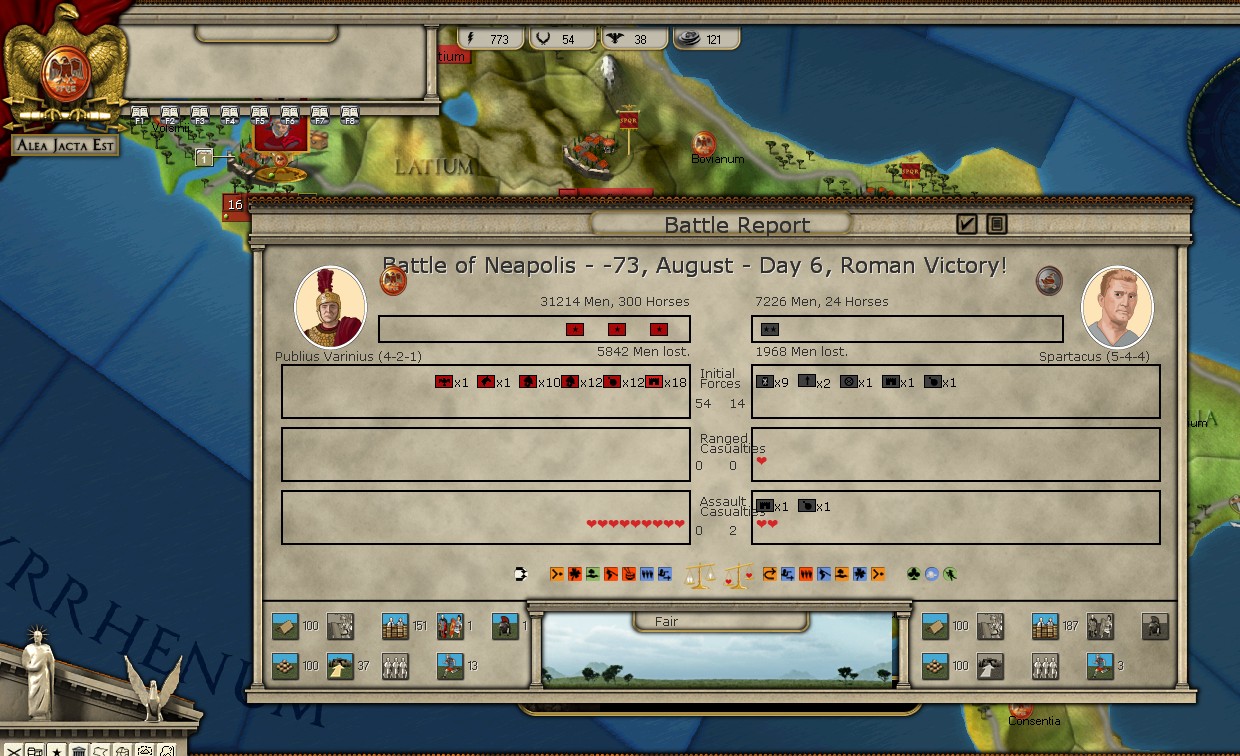Click the golden eagle faction emblem

coord(66,65)
